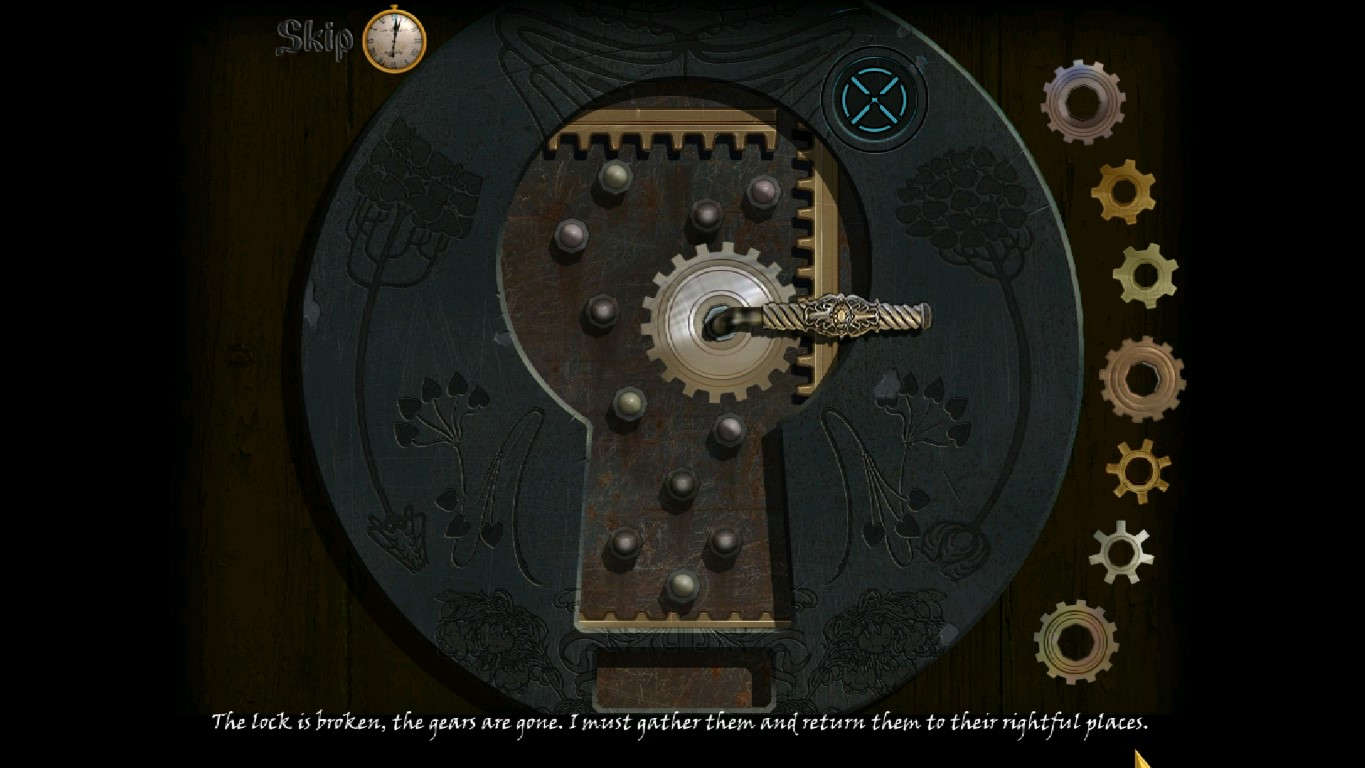Pick the gold gear second from top
The height and width of the screenshot is (768, 1365).
click(1121, 192)
